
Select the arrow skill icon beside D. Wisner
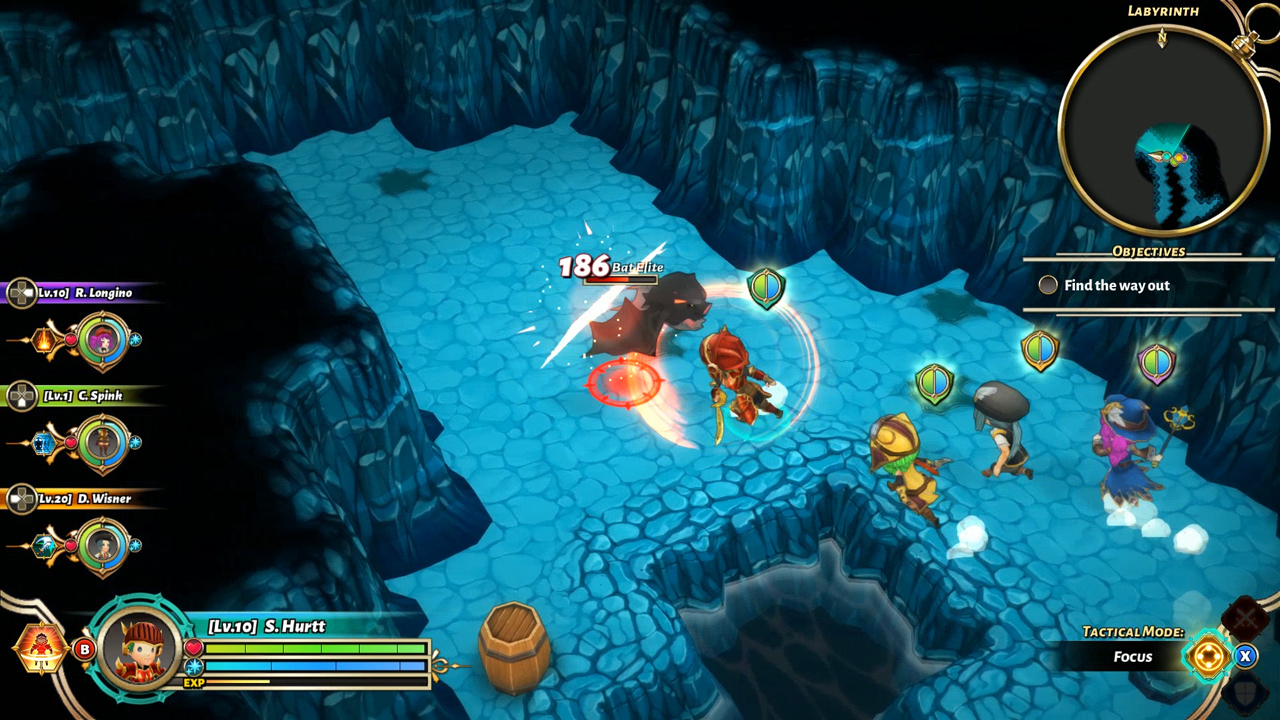pos(42,544)
